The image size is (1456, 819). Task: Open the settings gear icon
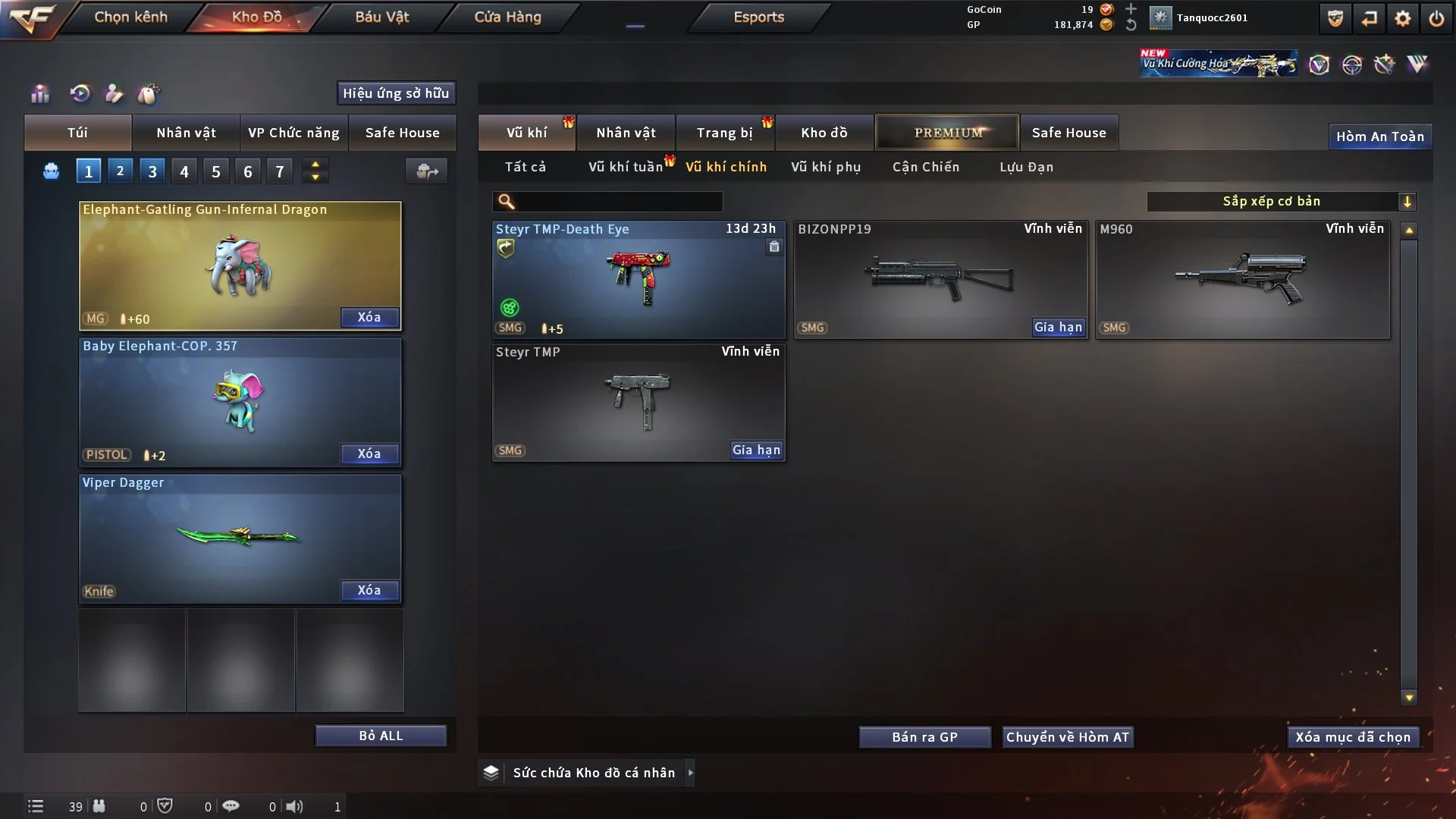[1402, 18]
